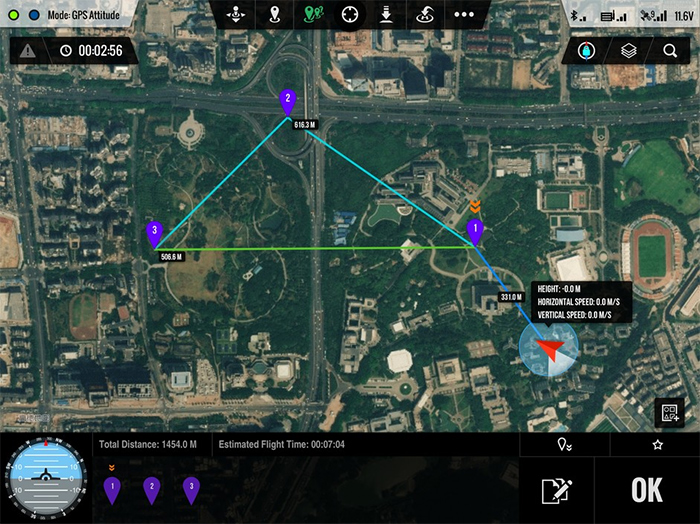Activate the landing download-arrow mode
700x524 pixels.
tap(387, 15)
